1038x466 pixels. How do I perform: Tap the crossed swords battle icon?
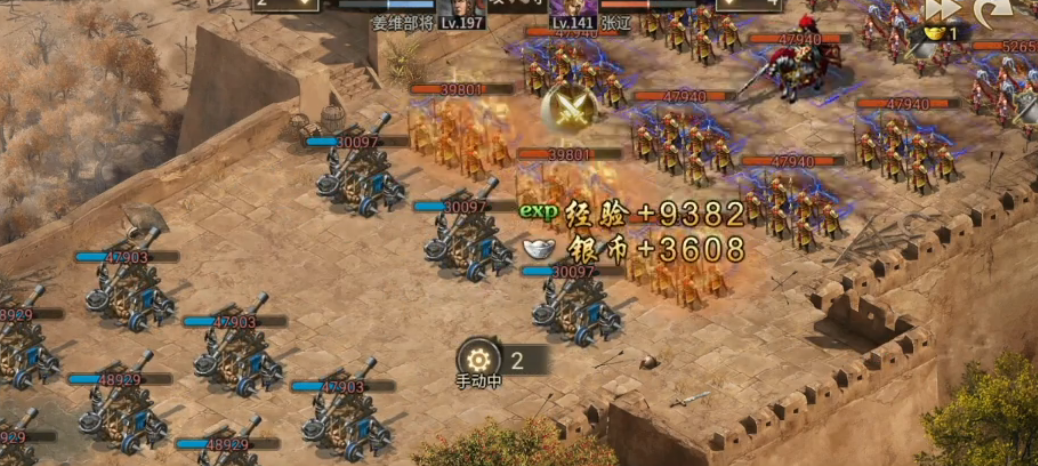click(x=569, y=109)
